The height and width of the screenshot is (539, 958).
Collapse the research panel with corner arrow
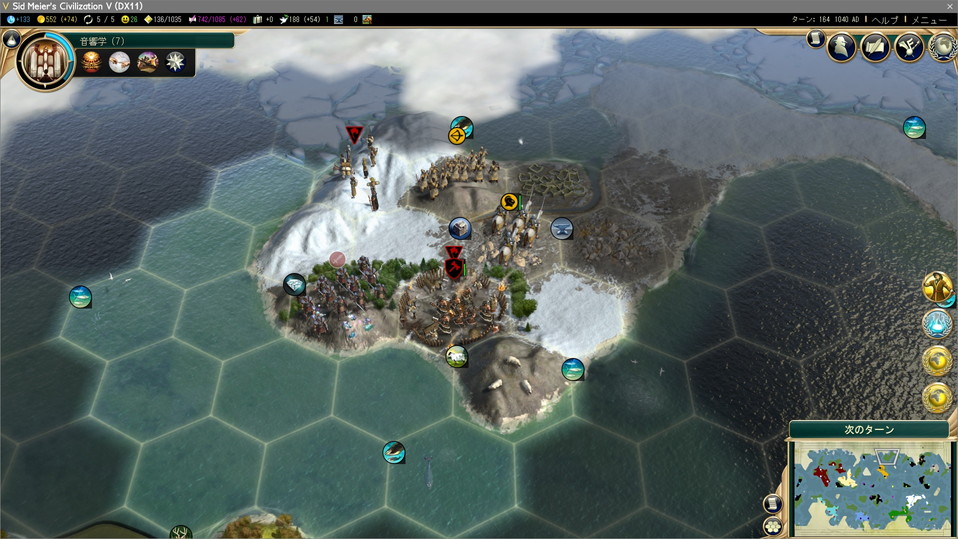[11, 40]
